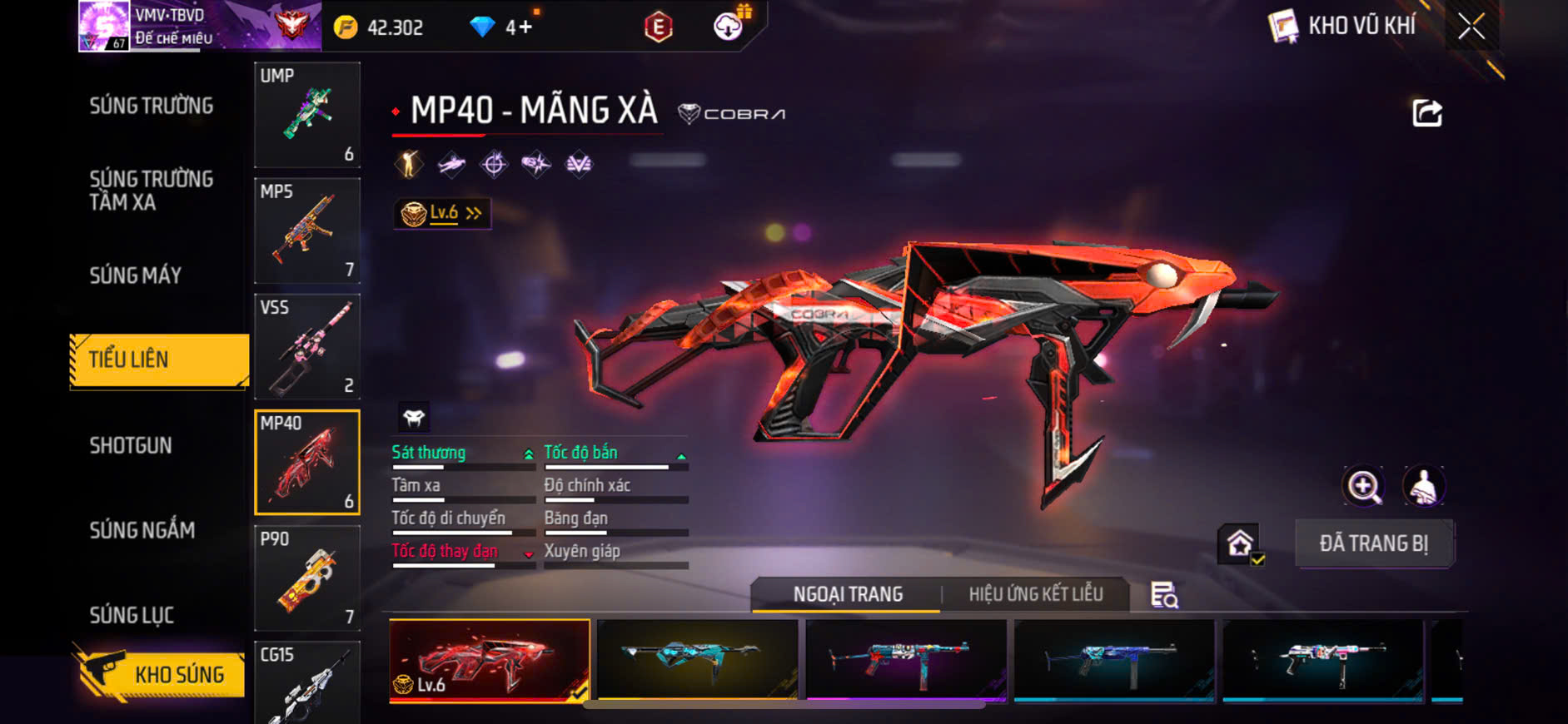This screenshot has width=1568, height=724.
Task: Click the ĐÃ TRANG BỊ button
Action: point(1373,543)
